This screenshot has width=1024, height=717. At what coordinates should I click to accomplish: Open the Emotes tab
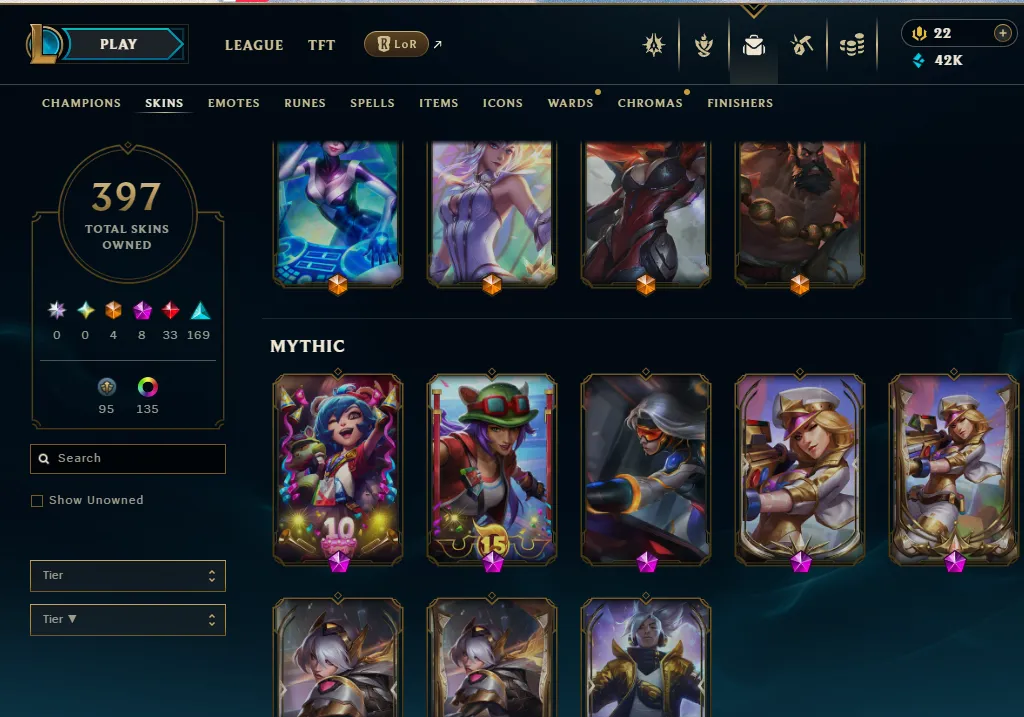click(234, 103)
